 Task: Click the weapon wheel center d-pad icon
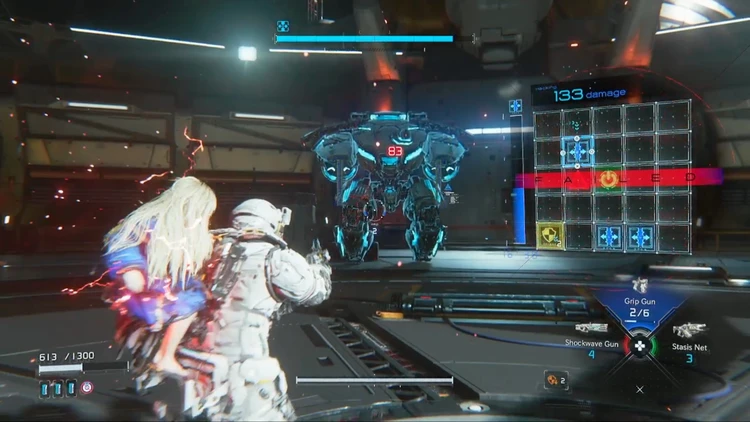[640, 347]
